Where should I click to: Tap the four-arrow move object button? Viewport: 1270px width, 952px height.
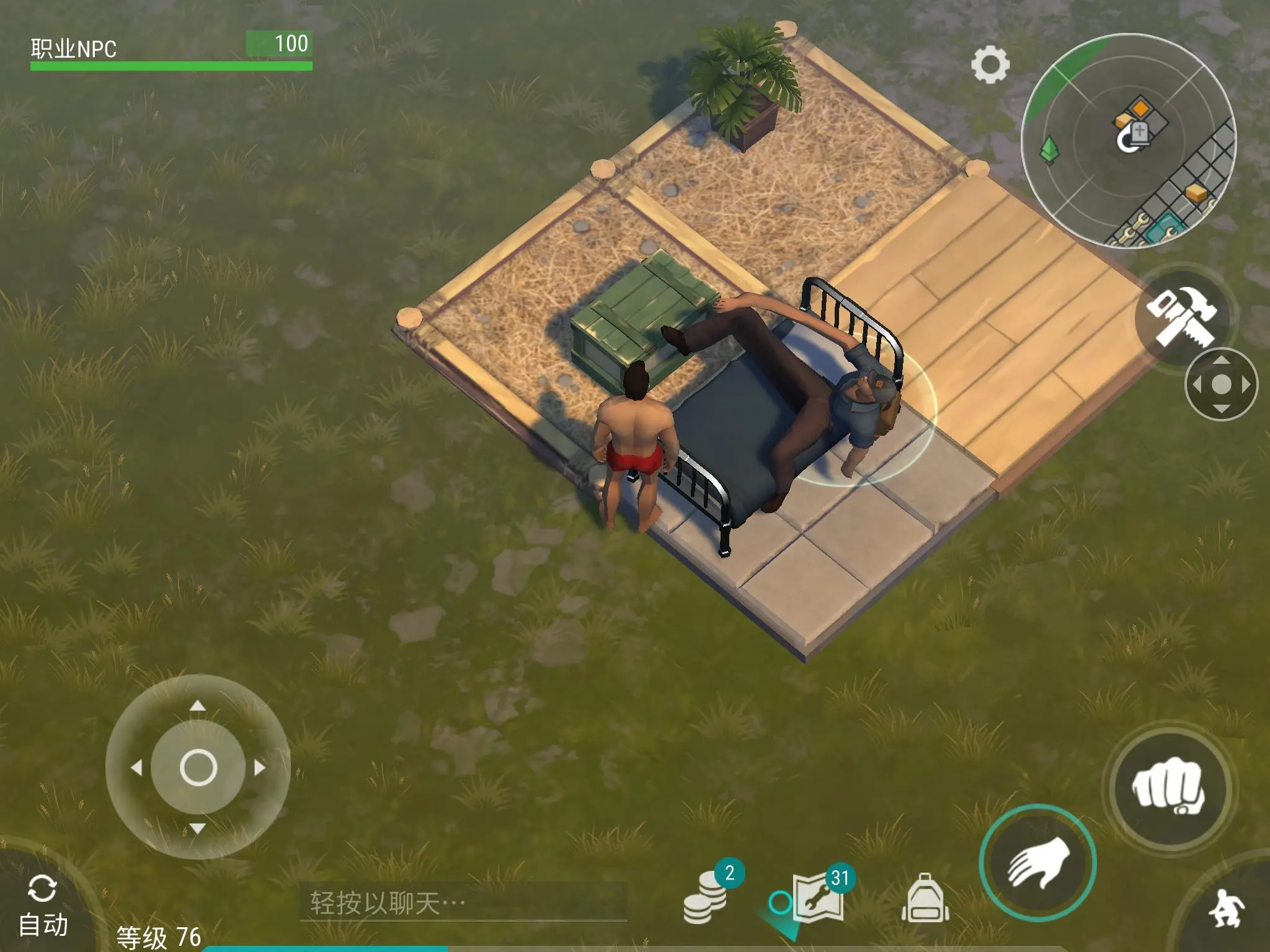click(1220, 384)
